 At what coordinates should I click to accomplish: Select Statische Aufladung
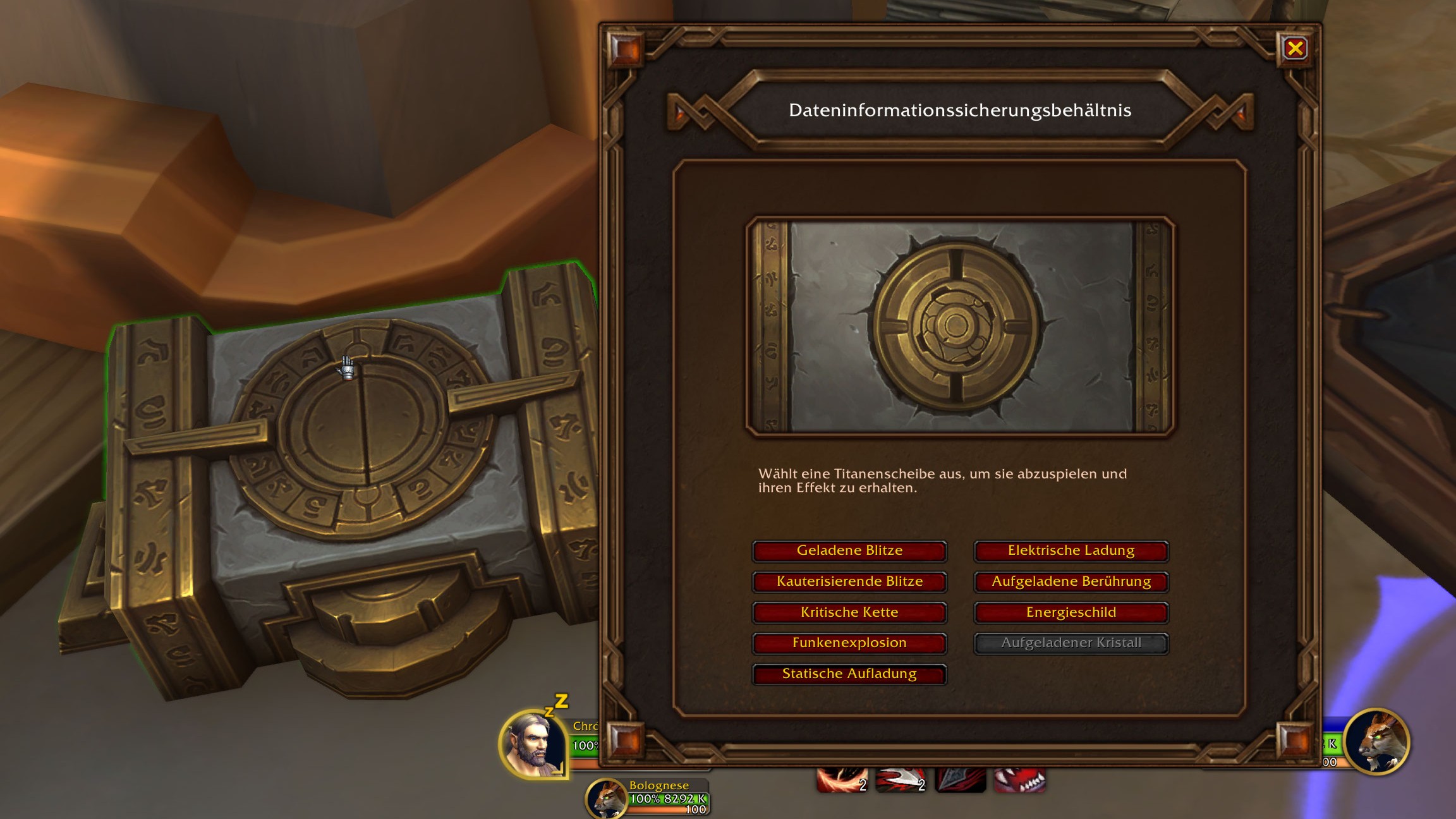849,674
